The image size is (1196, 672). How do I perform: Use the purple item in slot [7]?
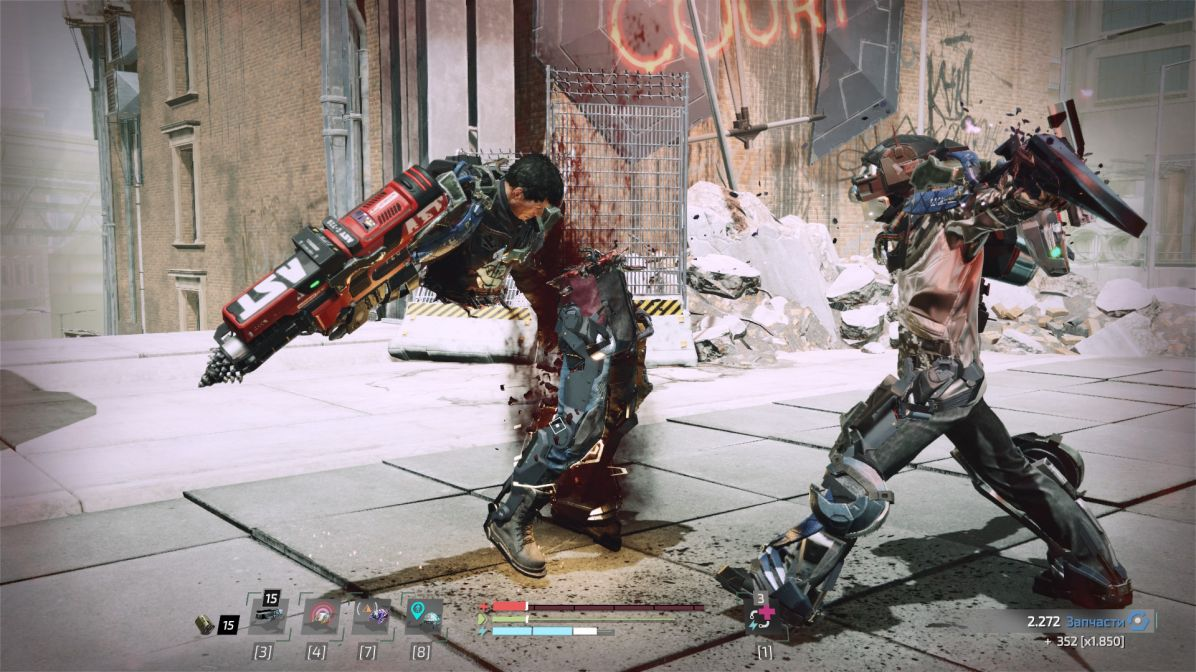[x=372, y=616]
